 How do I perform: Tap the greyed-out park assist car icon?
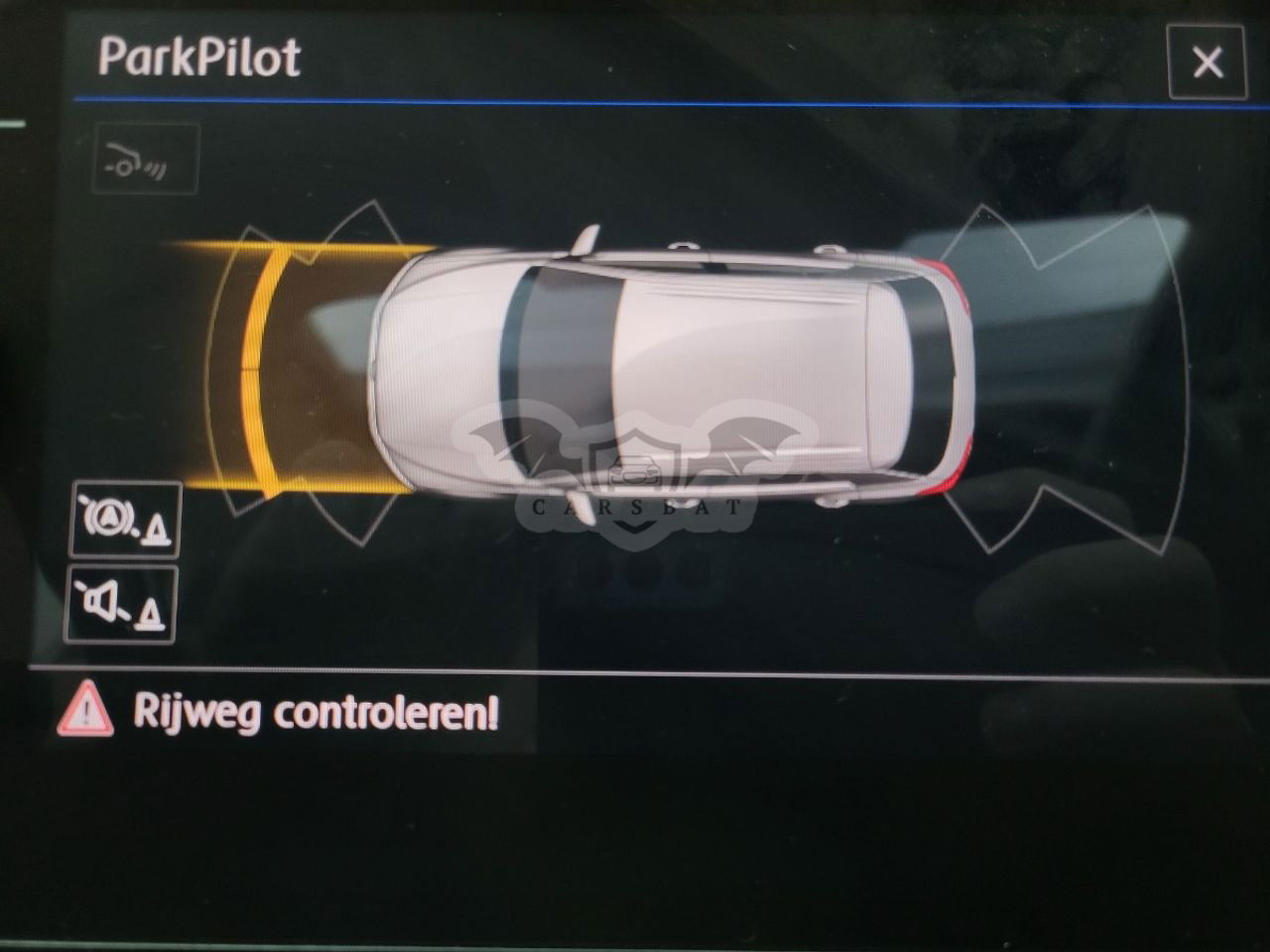(146, 159)
